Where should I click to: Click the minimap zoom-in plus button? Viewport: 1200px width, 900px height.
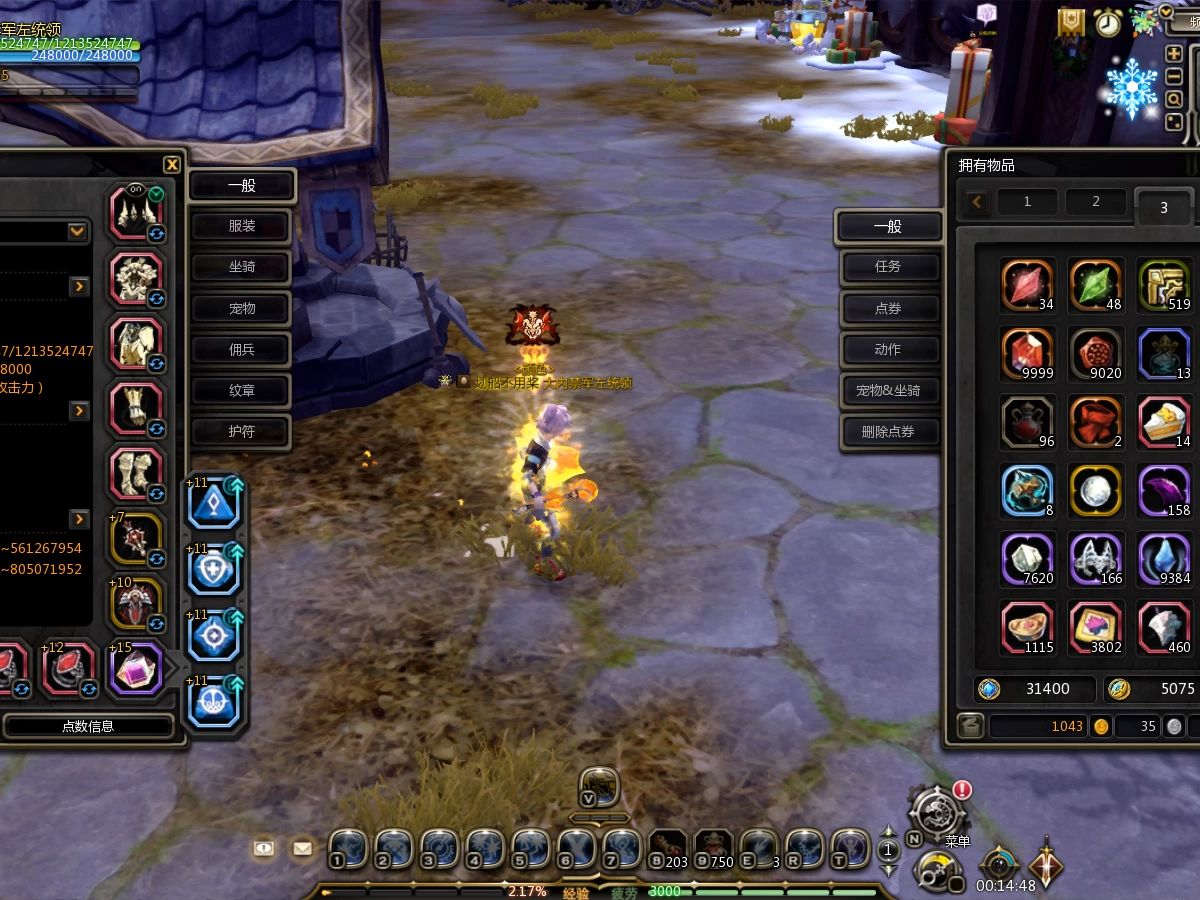pyautogui.click(x=1174, y=54)
